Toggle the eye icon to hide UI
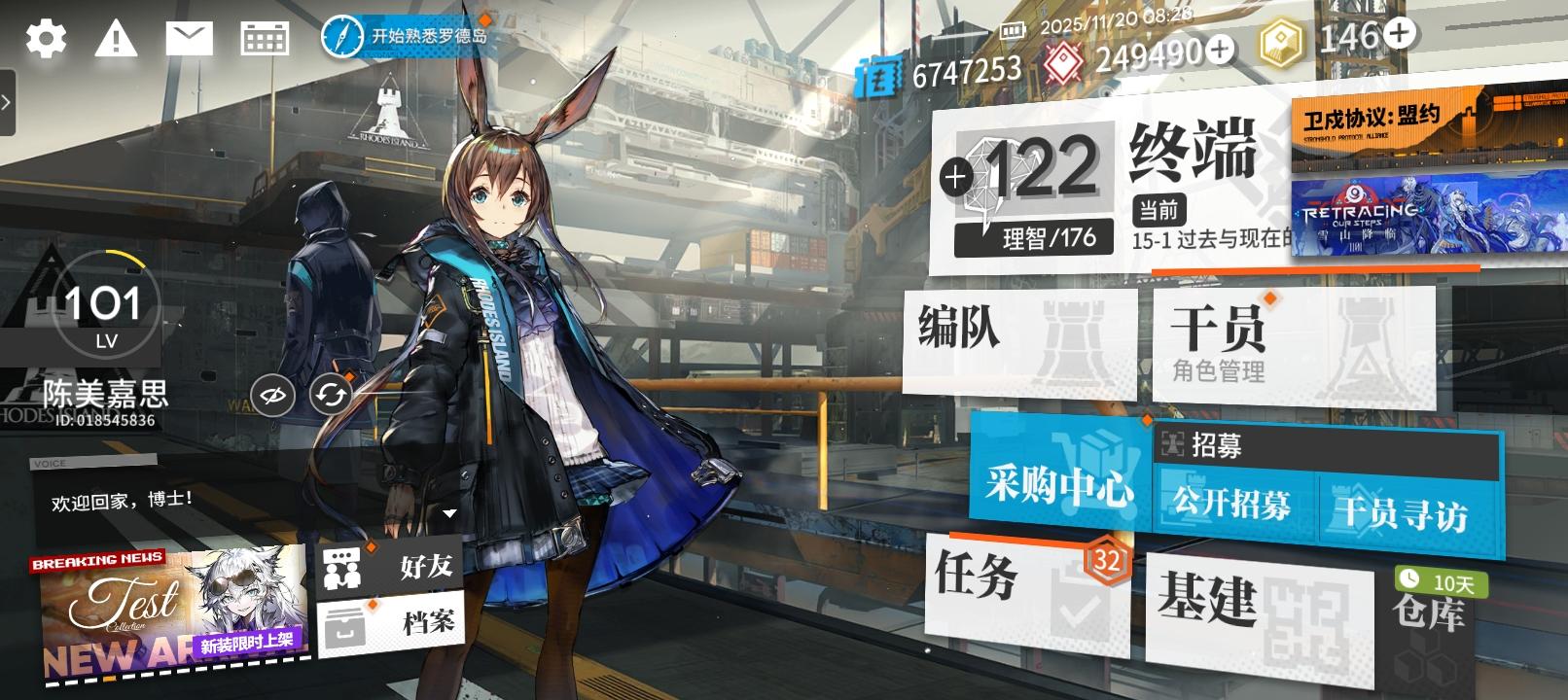The image size is (1568, 700). [273, 395]
